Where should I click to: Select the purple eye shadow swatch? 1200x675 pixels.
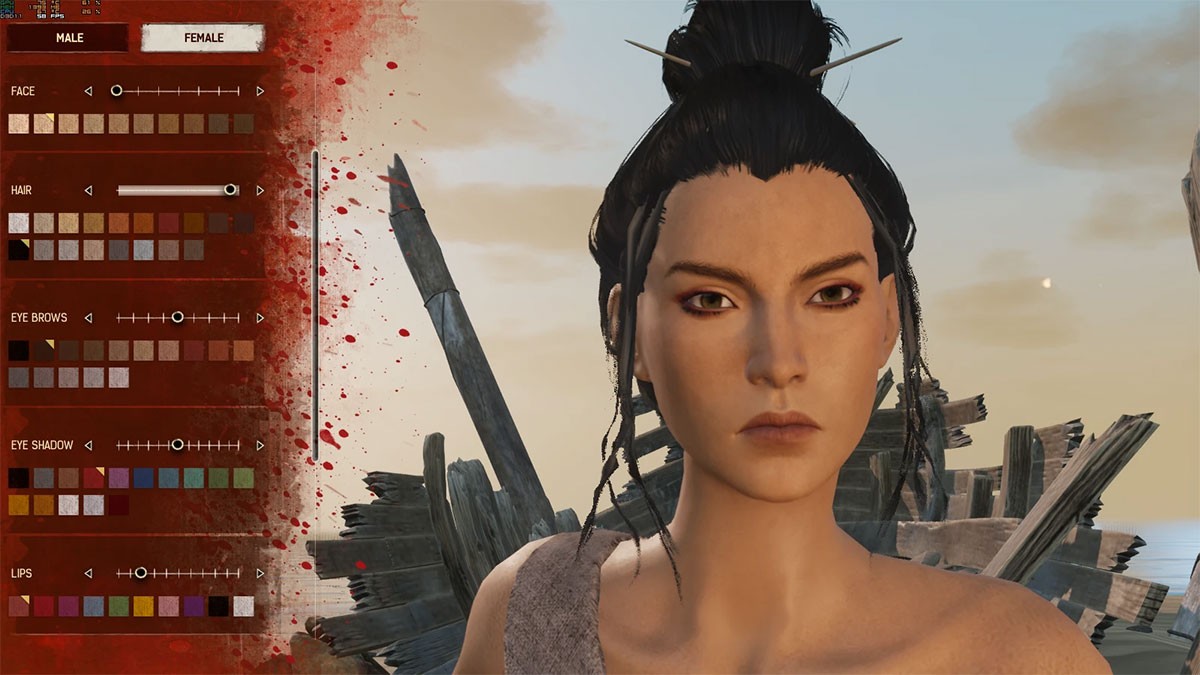[119, 478]
